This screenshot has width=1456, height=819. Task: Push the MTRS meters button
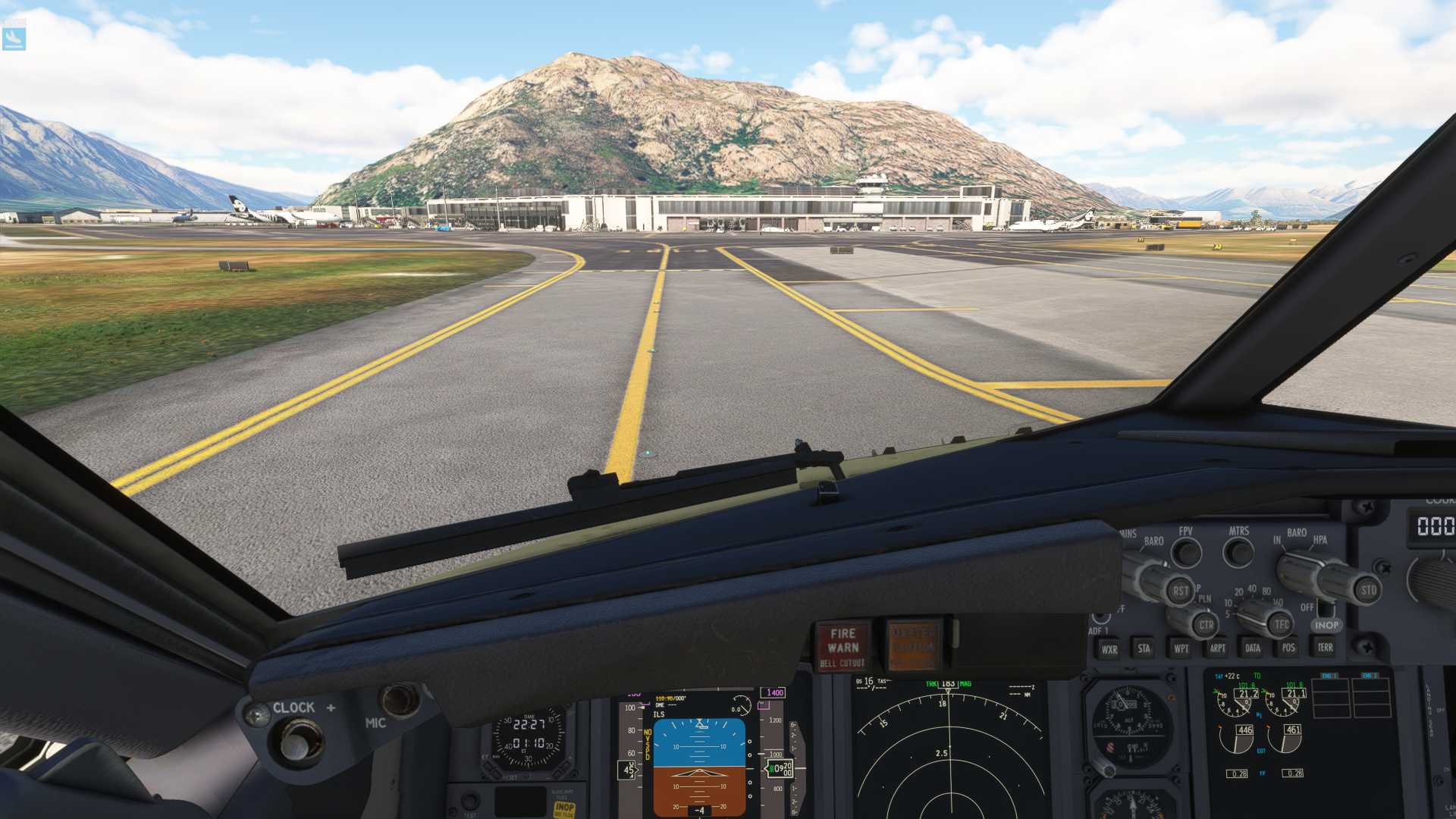click(1238, 551)
